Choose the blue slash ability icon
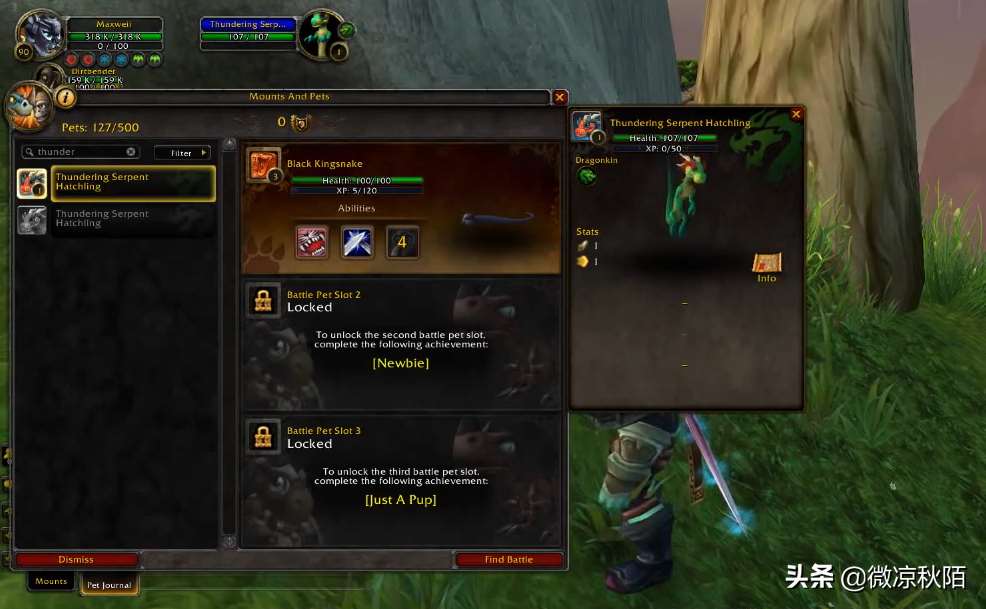Screen dimensions: 986x609 (x=357, y=242)
